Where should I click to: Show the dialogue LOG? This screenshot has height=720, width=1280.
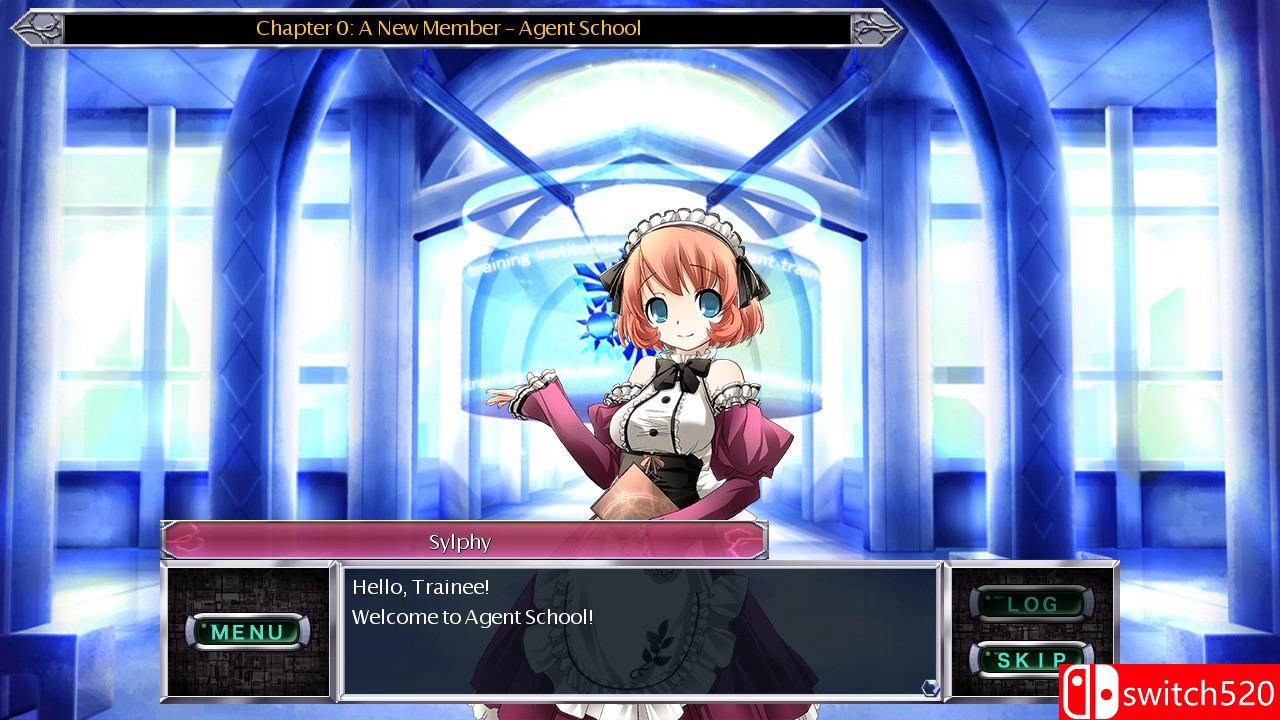tap(1031, 604)
